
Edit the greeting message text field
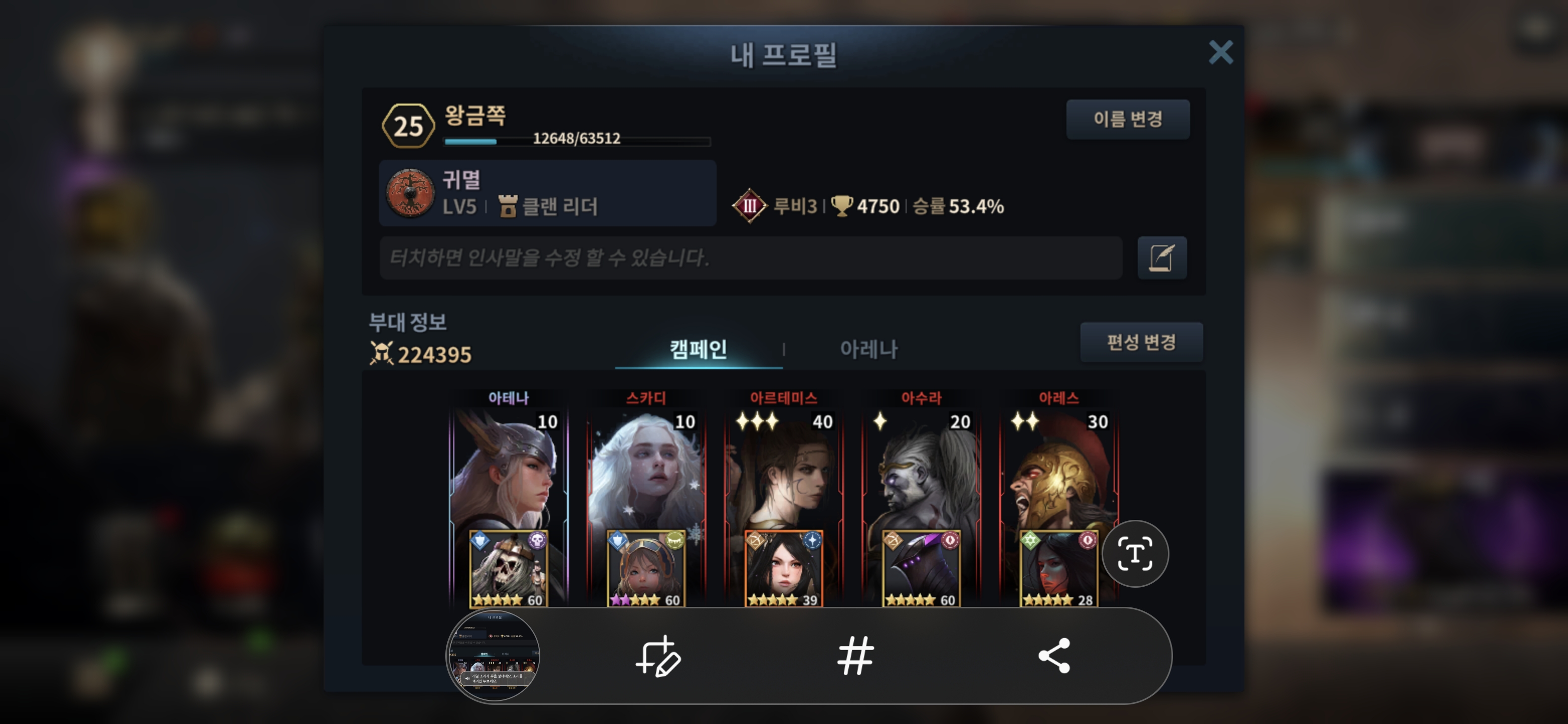750,258
